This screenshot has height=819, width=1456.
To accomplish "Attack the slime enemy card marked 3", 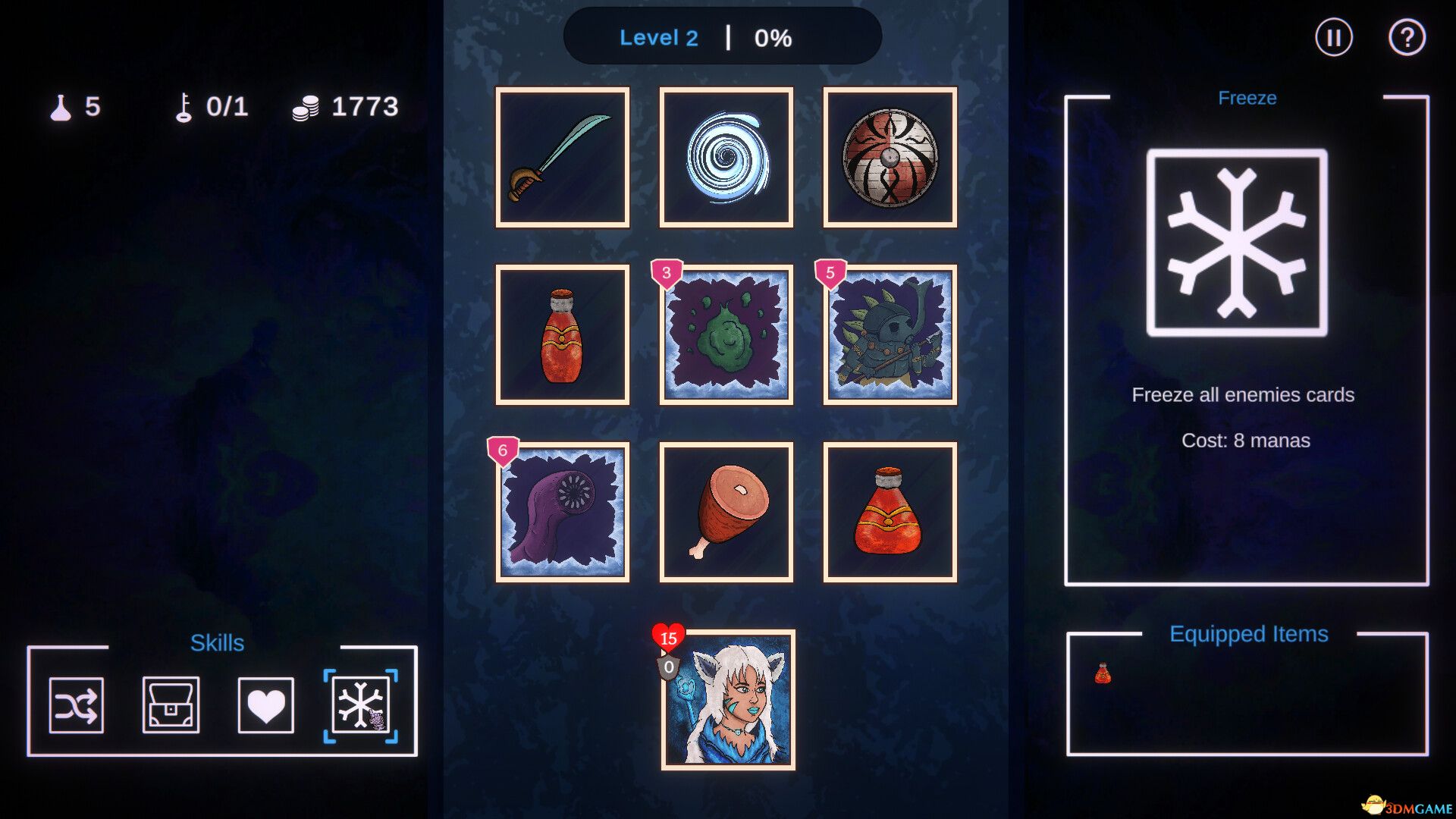I will [x=726, y=334].
